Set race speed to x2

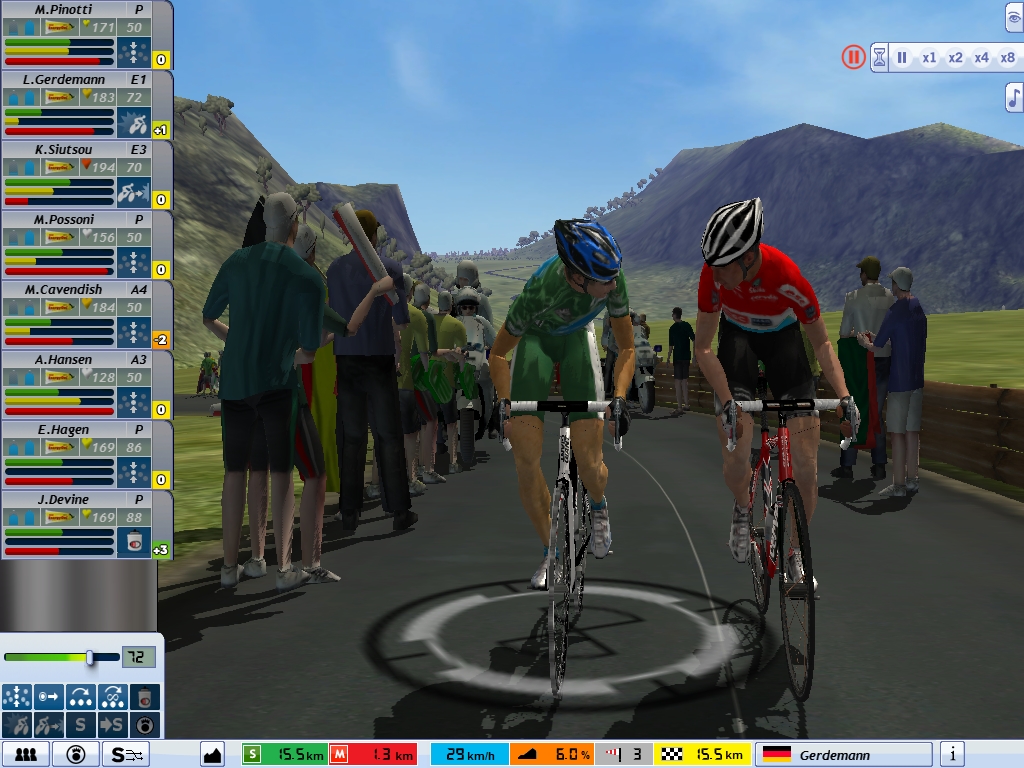click(x=955, y=58)
